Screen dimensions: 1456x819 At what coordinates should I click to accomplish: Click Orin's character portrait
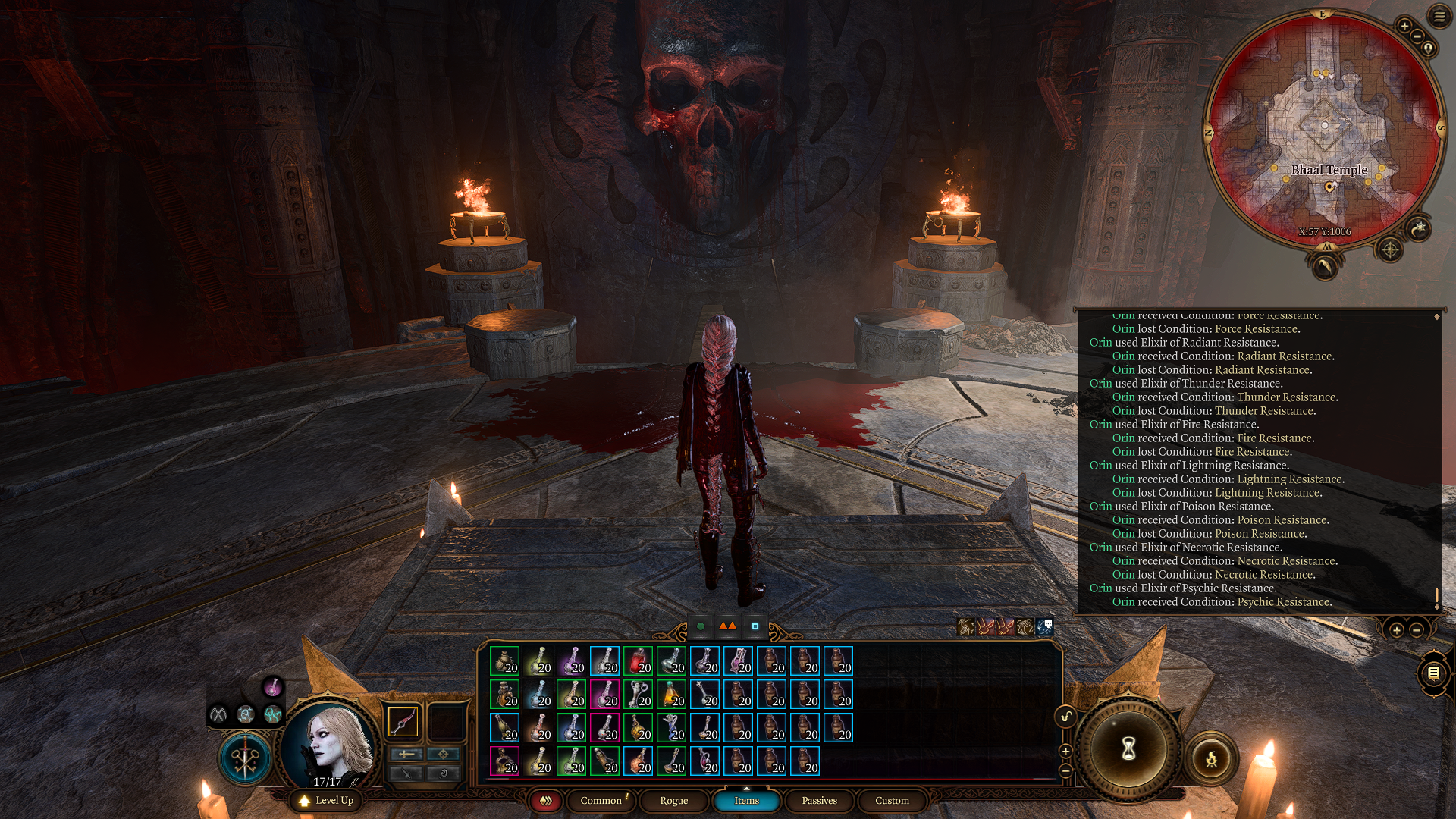click(x=331, y=743)
